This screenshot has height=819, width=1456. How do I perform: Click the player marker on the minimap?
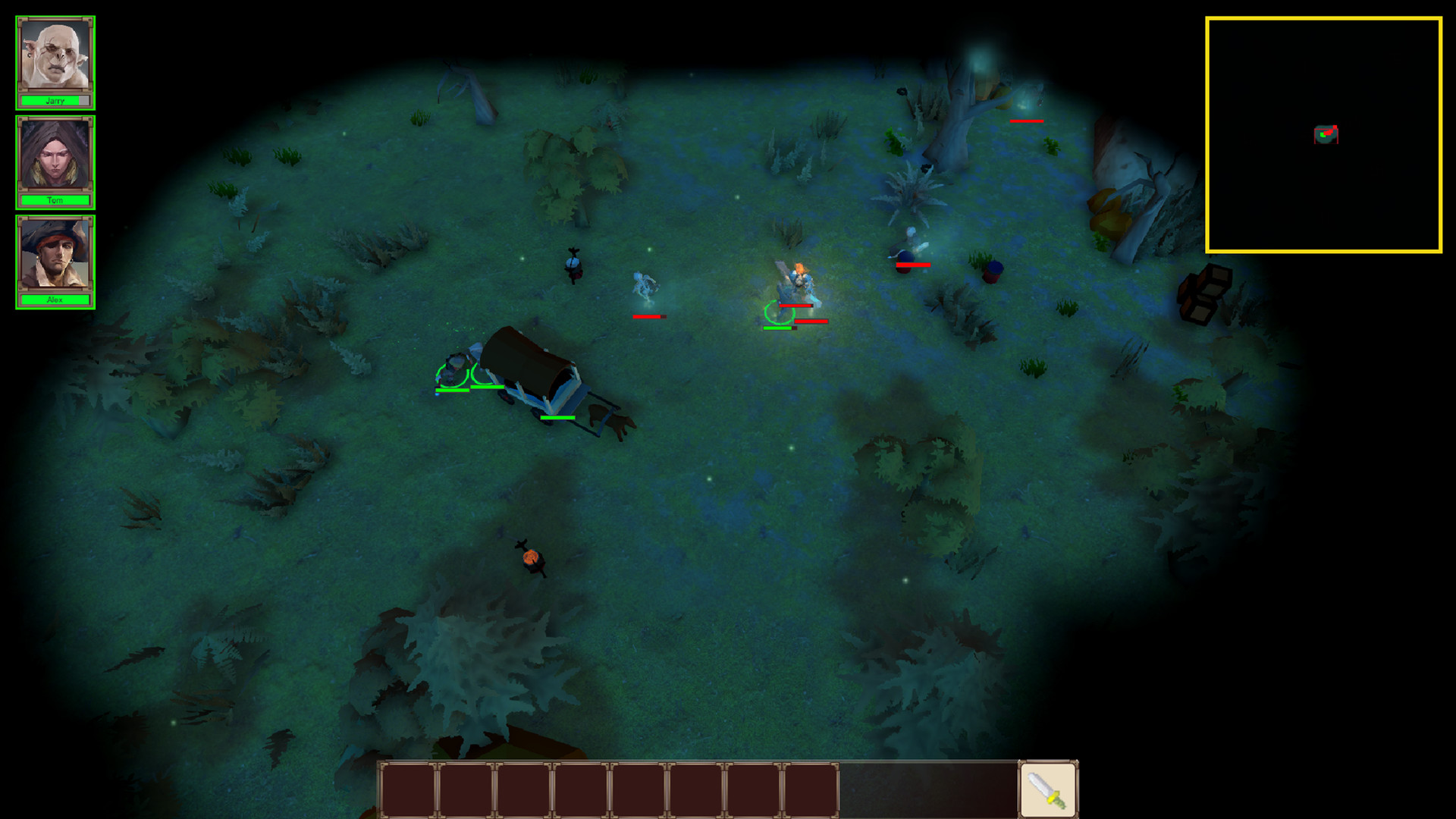click(1323, 133)
